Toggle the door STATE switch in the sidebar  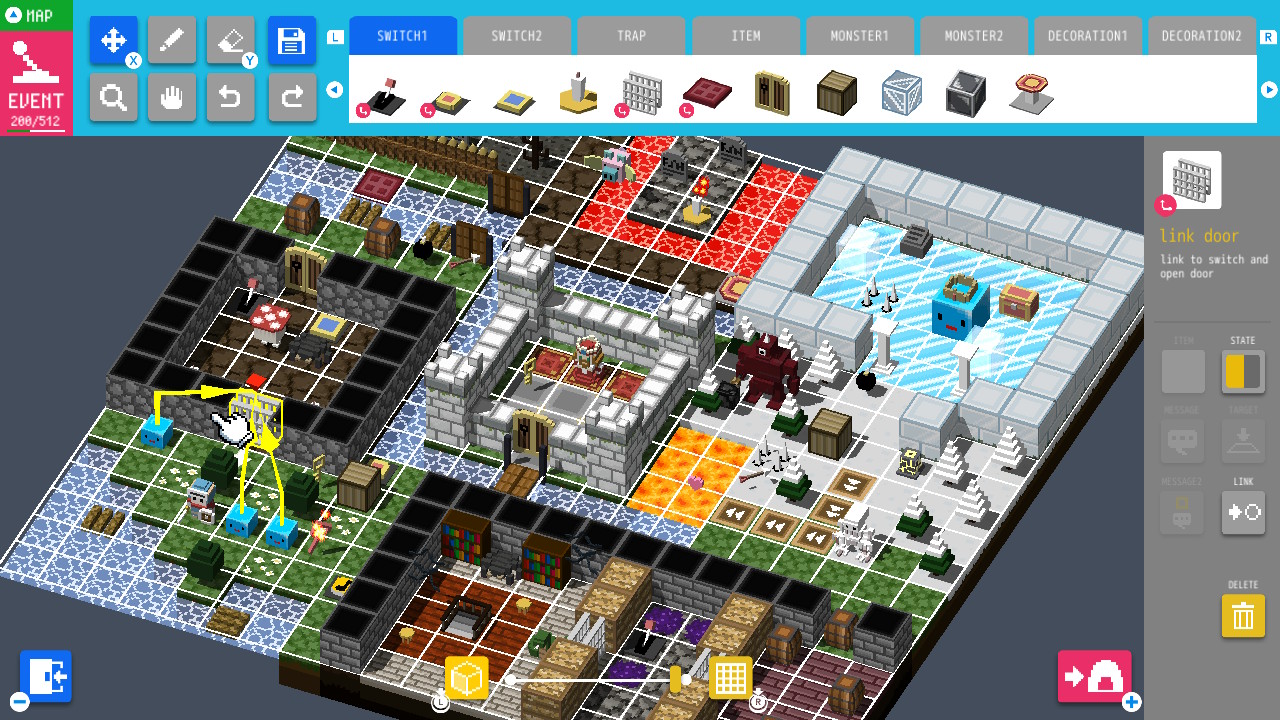pos(1242,371)
